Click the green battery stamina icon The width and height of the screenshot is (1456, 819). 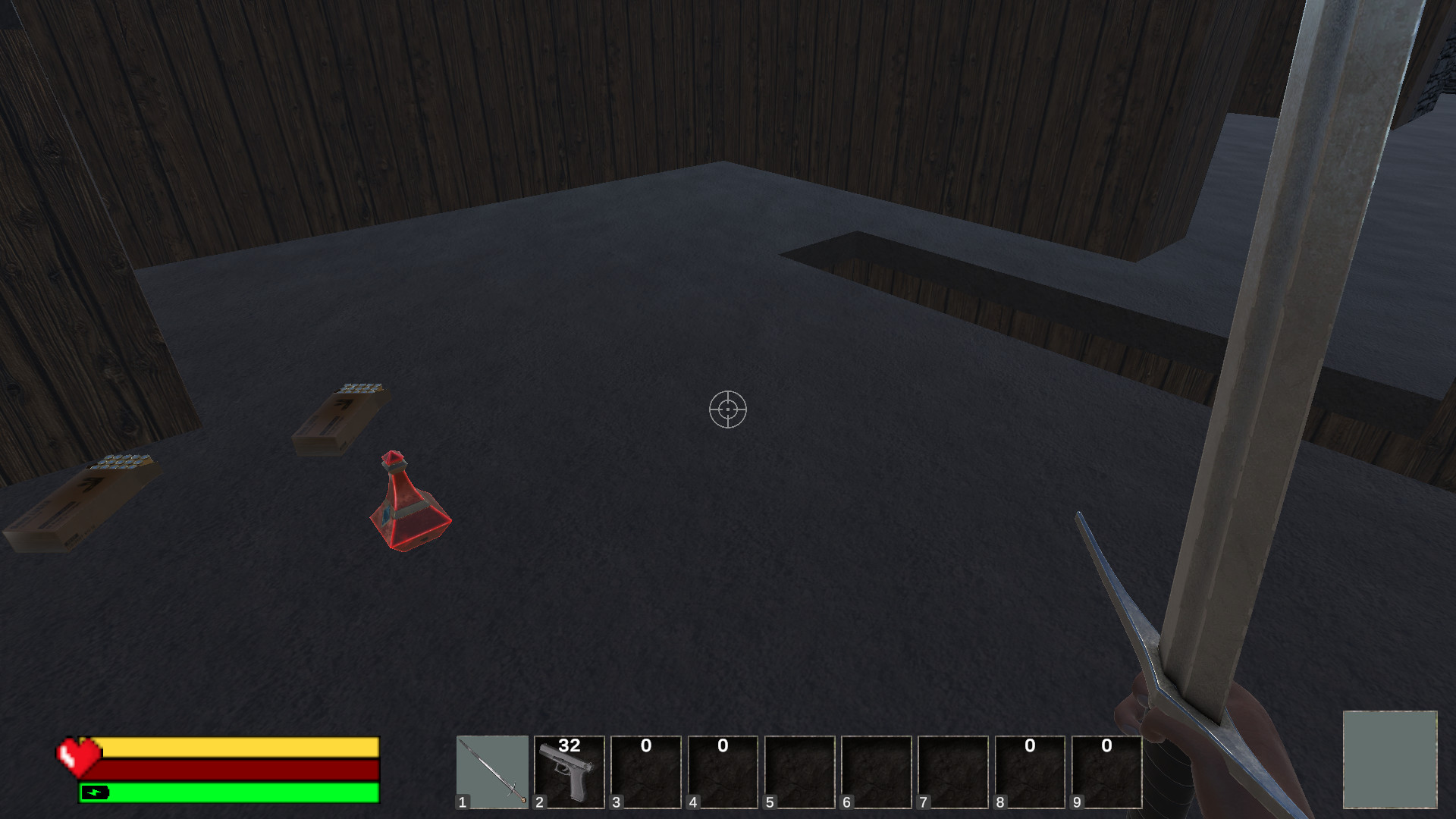[93, 792]
